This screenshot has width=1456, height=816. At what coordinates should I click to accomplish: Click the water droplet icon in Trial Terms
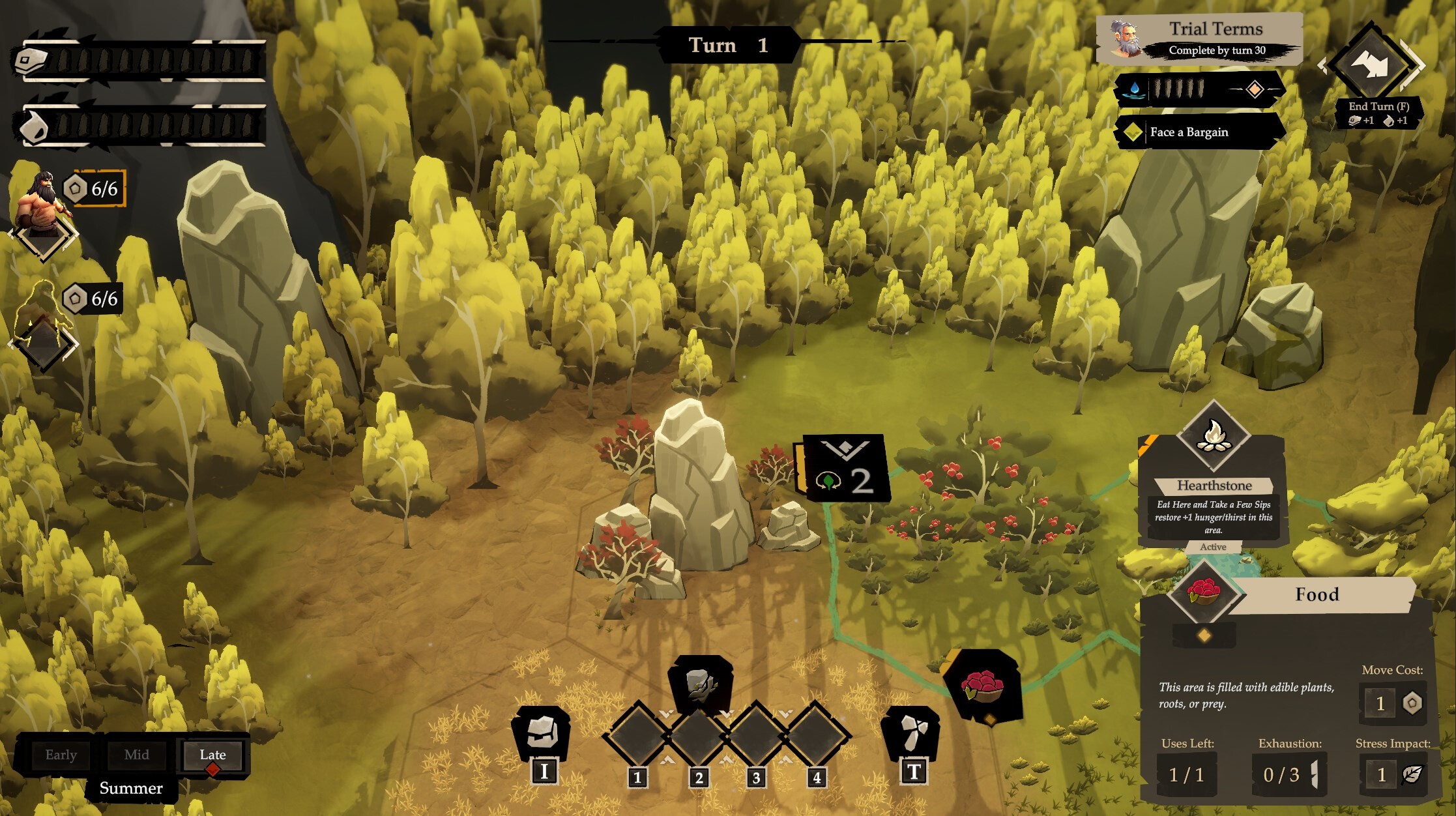point(1135,87)
